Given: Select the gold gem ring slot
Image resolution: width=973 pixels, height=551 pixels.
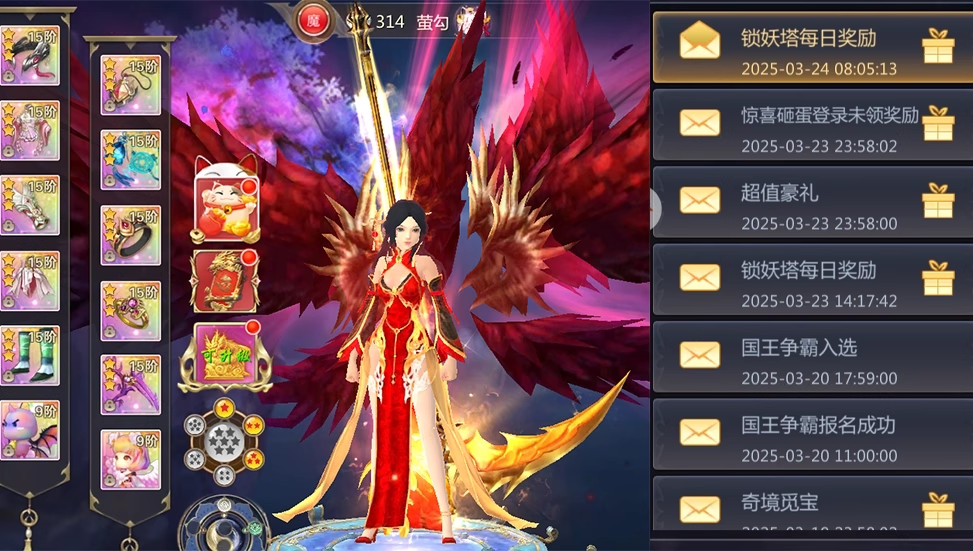Looking at the screenshot, I should click(130, 310).
